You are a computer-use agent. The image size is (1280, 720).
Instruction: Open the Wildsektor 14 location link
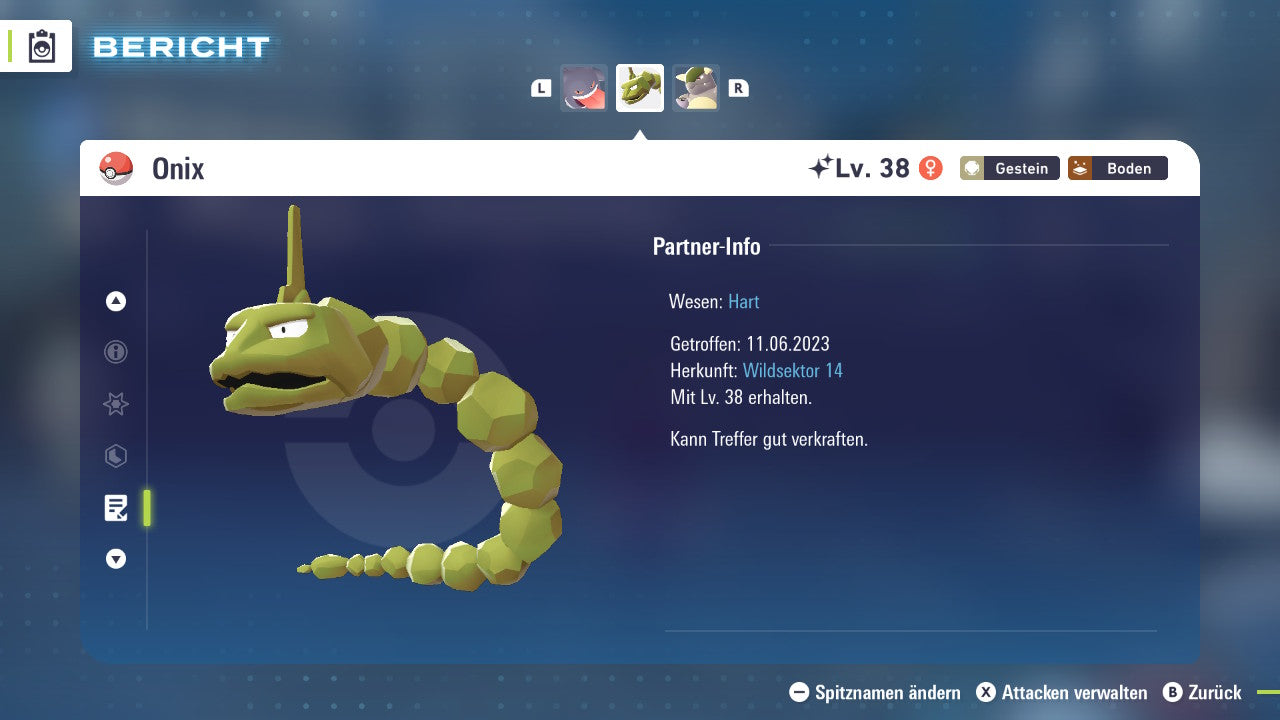click(x=794, y=370)
